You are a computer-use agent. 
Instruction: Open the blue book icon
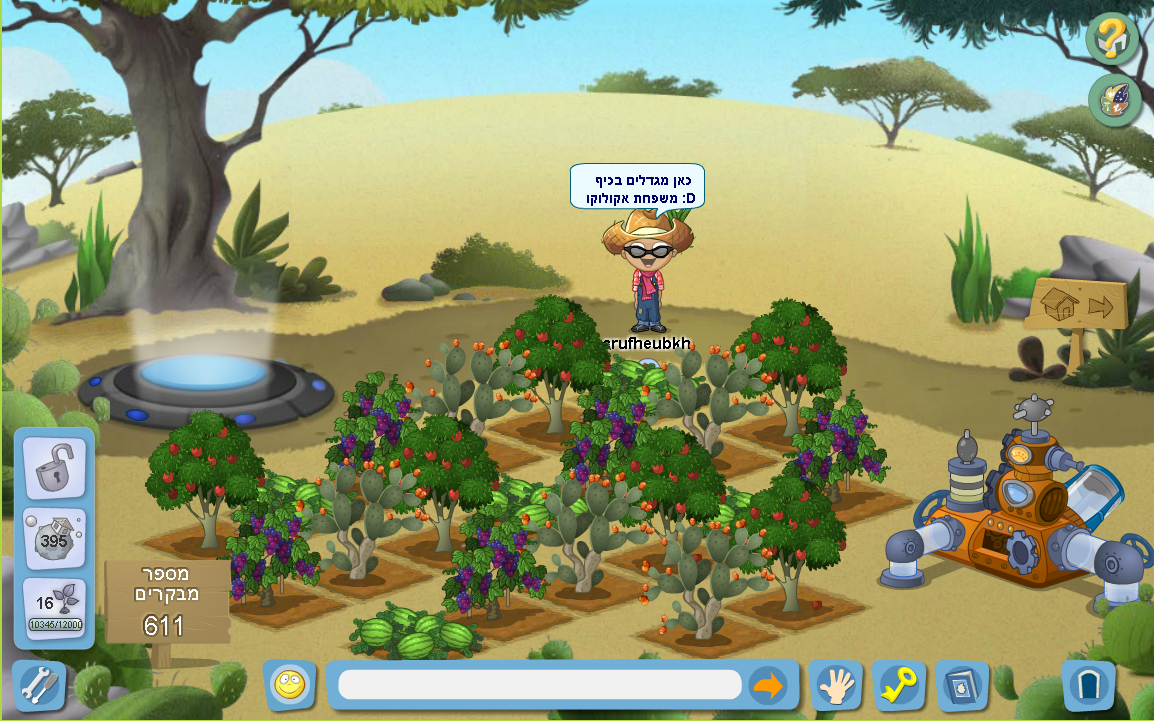(x=962, y=685)
